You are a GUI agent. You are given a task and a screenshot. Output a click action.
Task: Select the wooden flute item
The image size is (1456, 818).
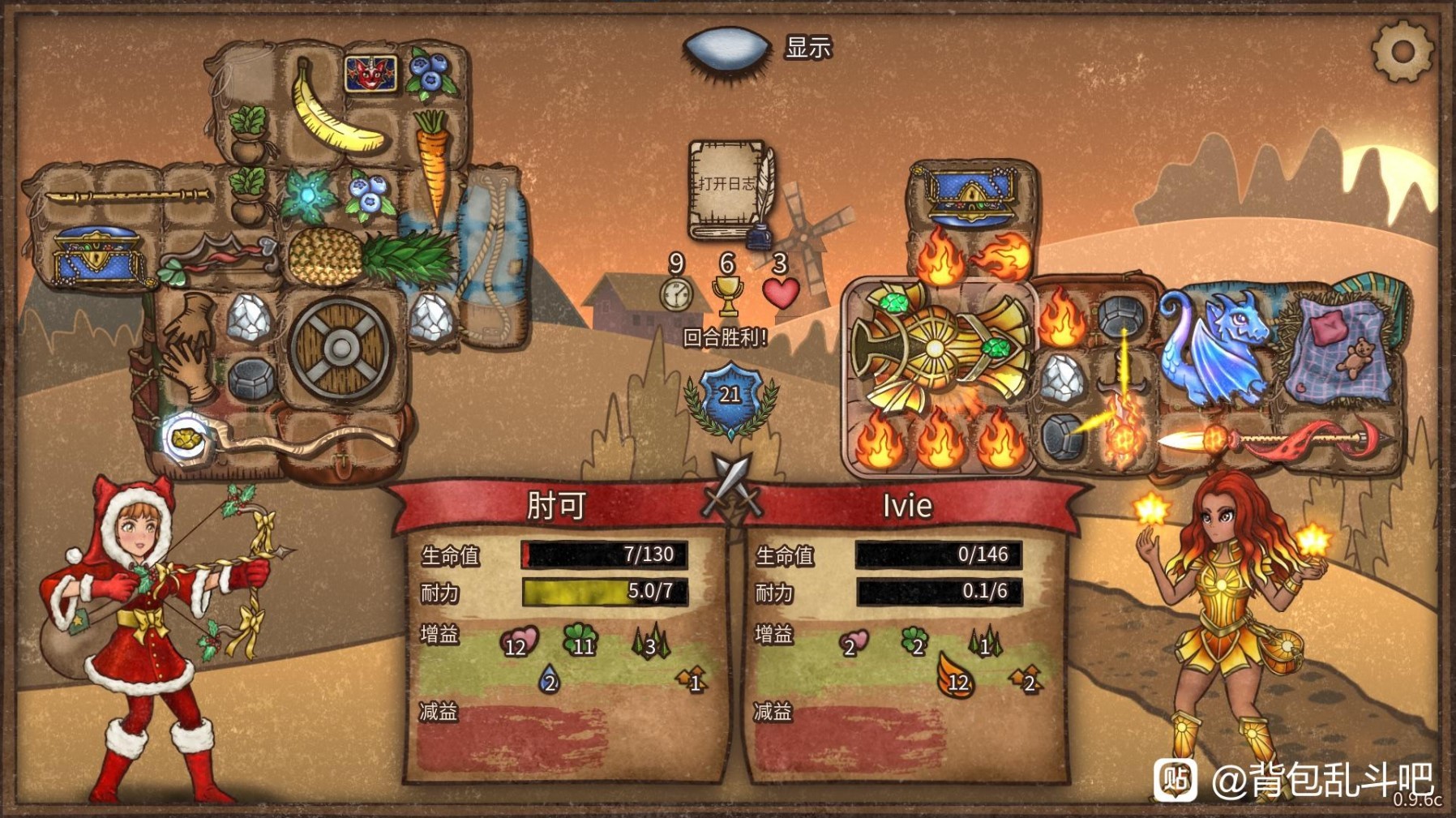126,195
